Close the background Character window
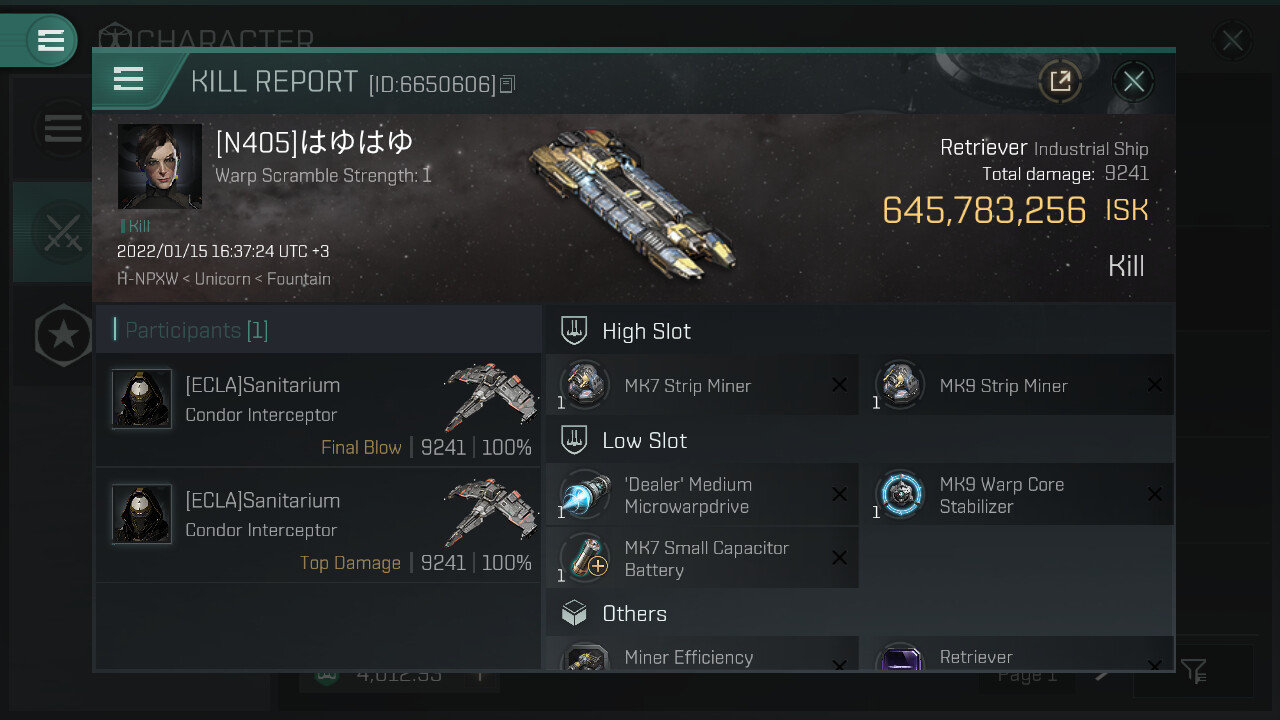1280x720 pixels. pyautogui.click(x=1232, y=40)
